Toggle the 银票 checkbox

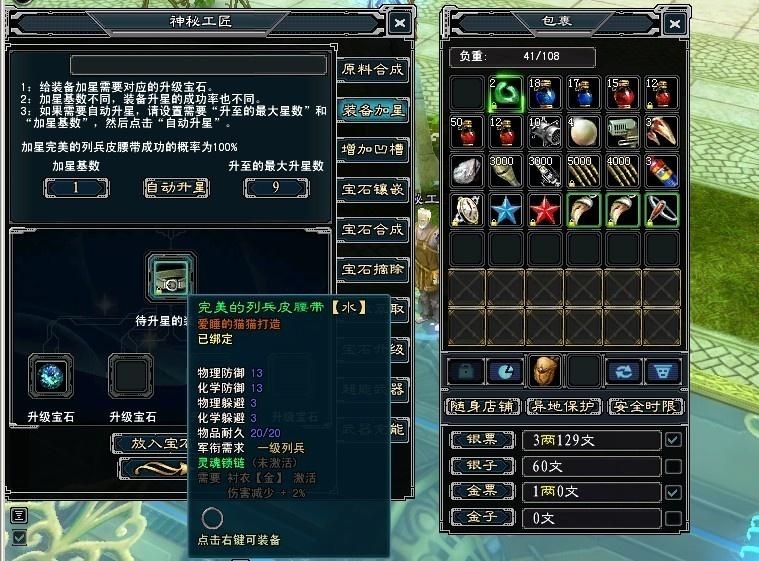coord(673,440)
